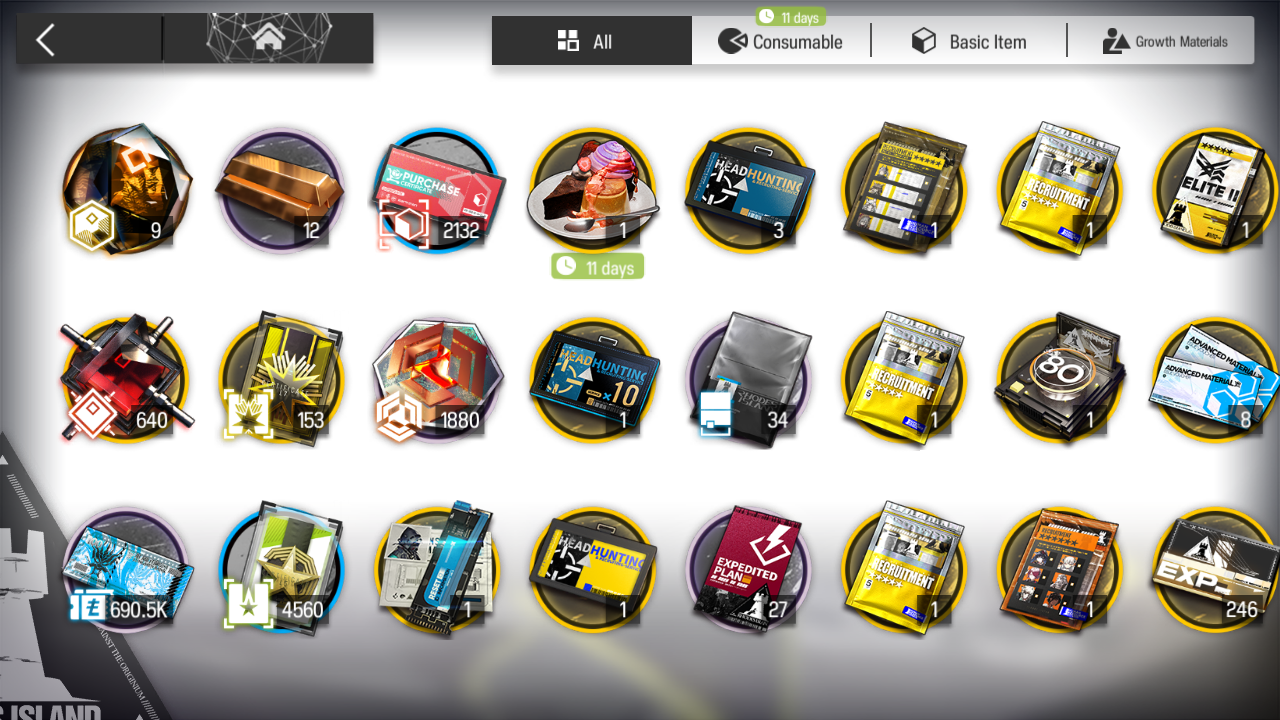Go back with the arrow button

coord(46,40)
